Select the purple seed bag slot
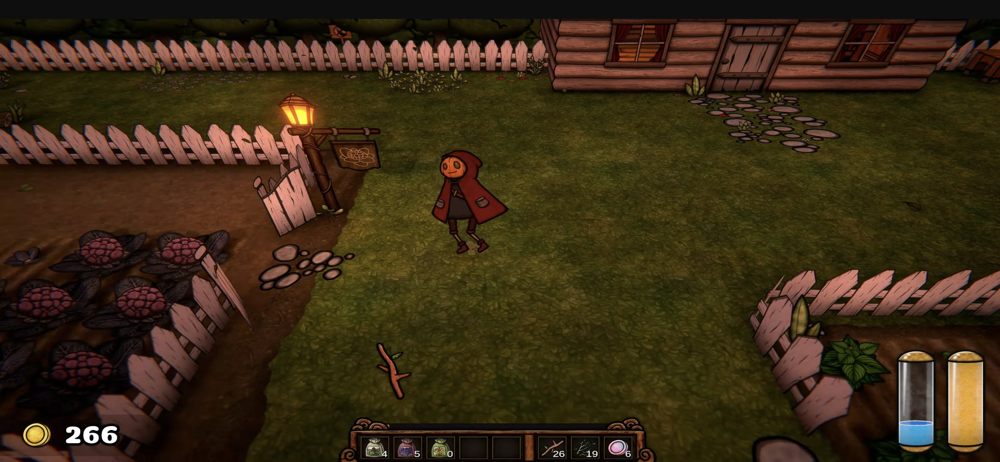This screenshot has width=1000, height=462. [407, 448]
